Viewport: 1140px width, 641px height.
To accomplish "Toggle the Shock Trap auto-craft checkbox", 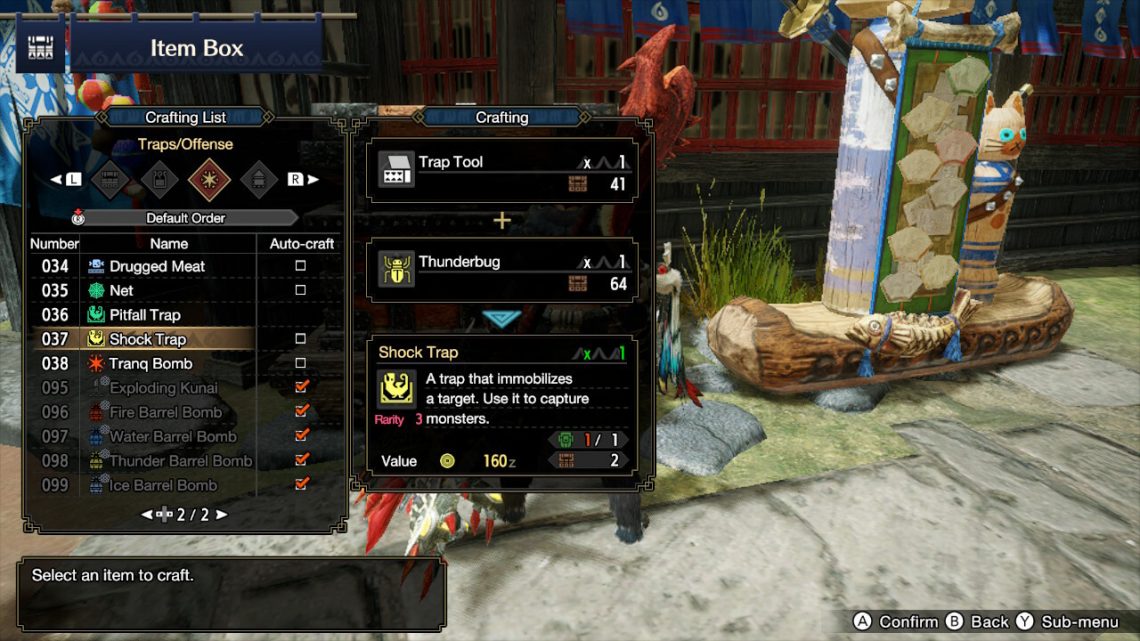I will (x=301, y=339).
